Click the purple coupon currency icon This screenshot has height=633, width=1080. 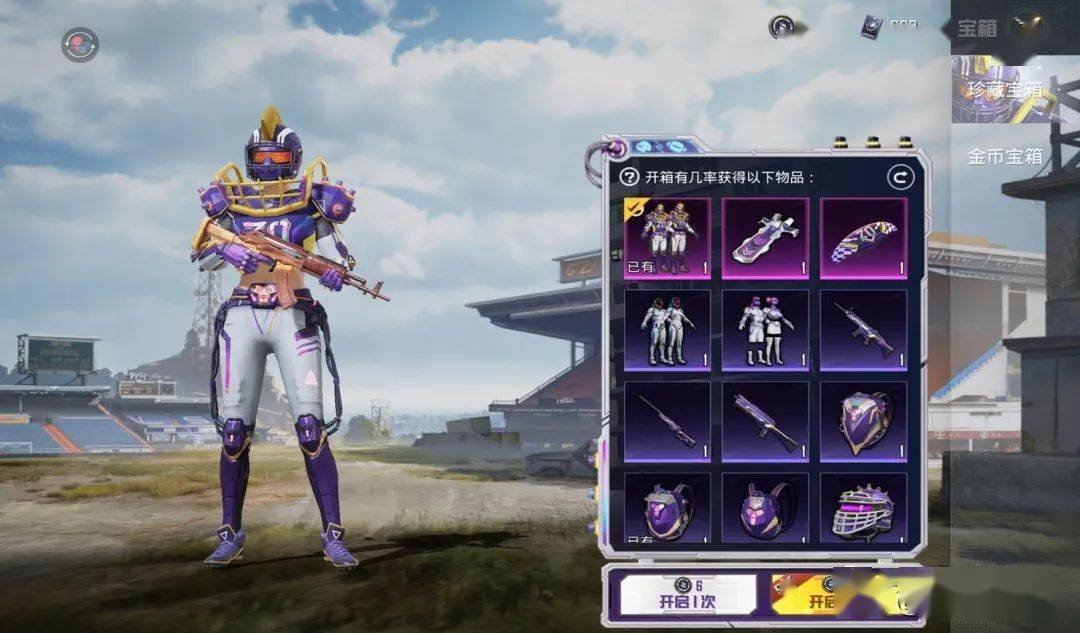[x=872, y=28]
